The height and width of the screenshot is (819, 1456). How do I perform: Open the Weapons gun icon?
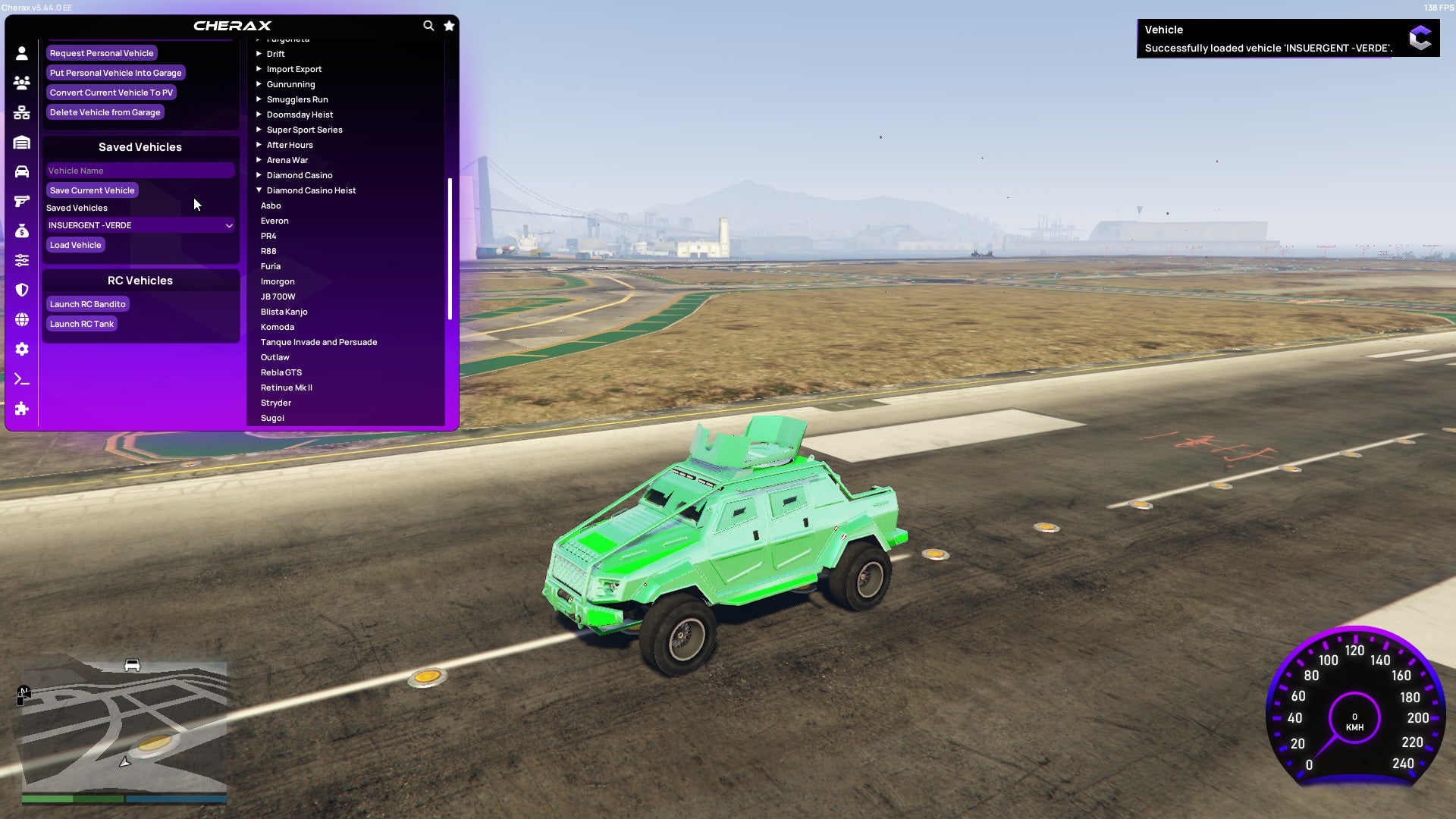pos(22,199)
